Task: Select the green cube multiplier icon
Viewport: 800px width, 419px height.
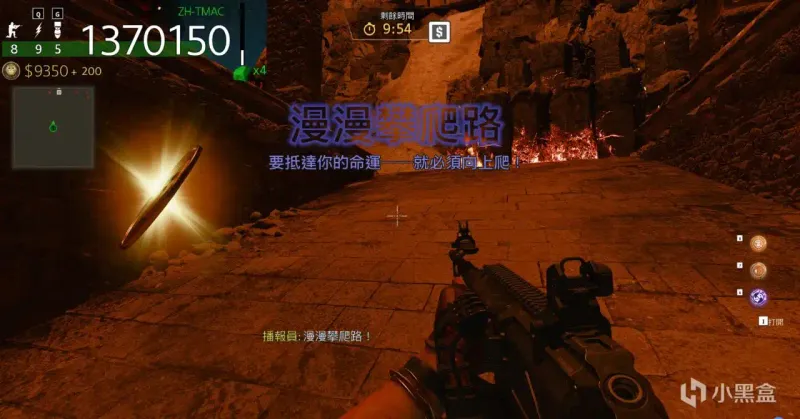Action: [241, 72]
